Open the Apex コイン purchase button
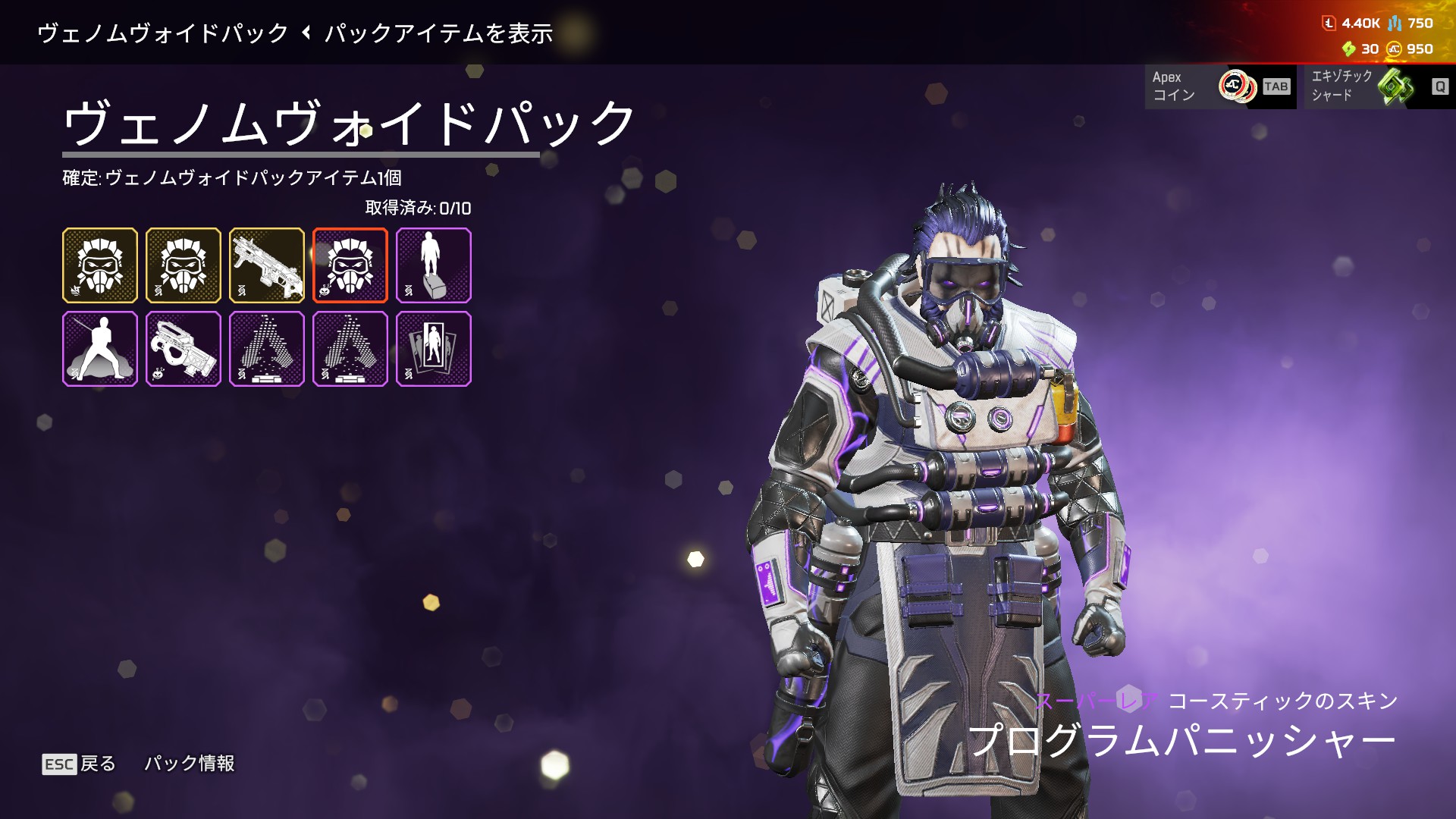Screen dimensions: 1456x819 1219,86
